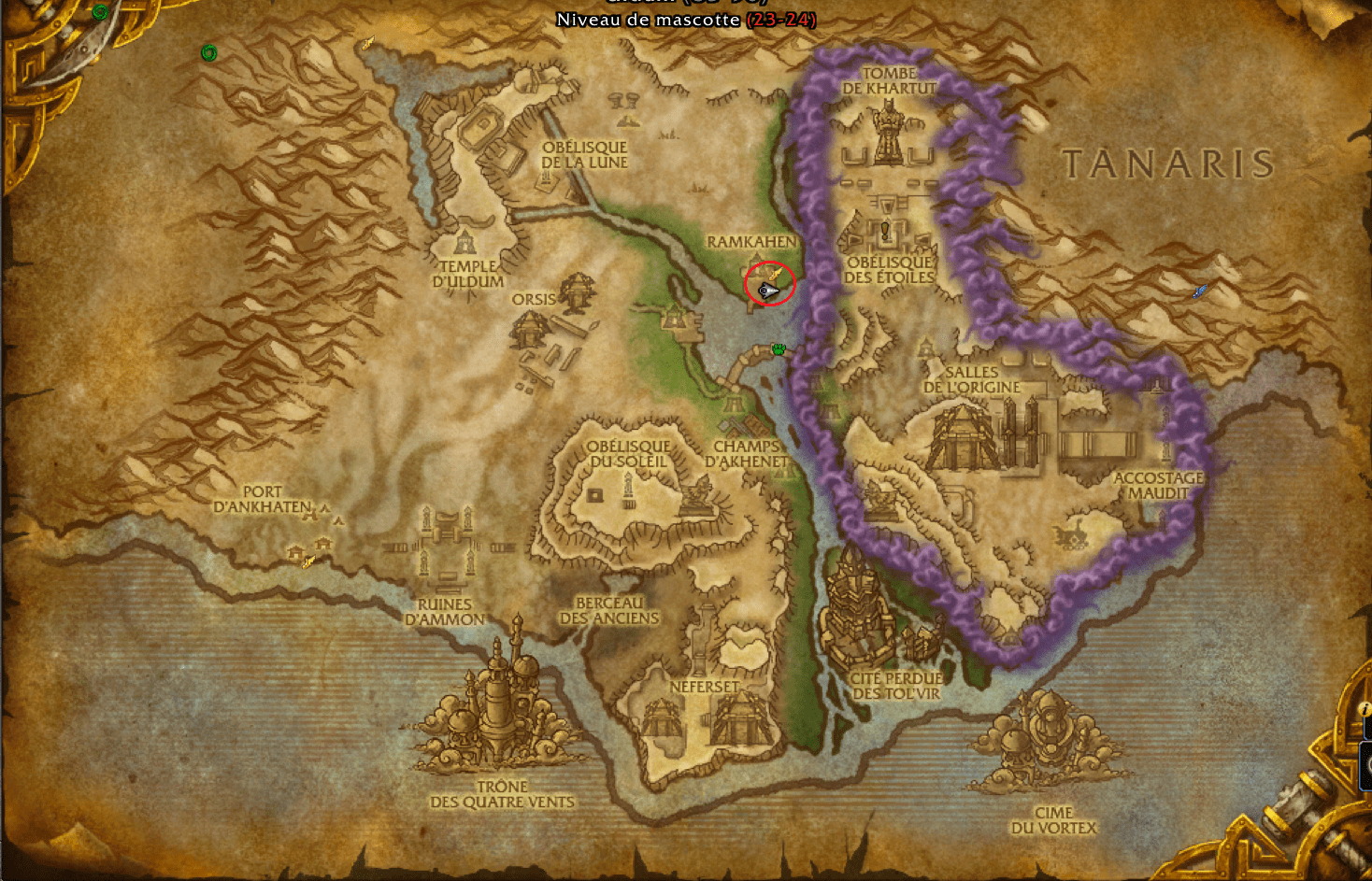Select the player arrow marker at Ramkahen
This screenshot has width=1372, height=881.
coord(767,291)
